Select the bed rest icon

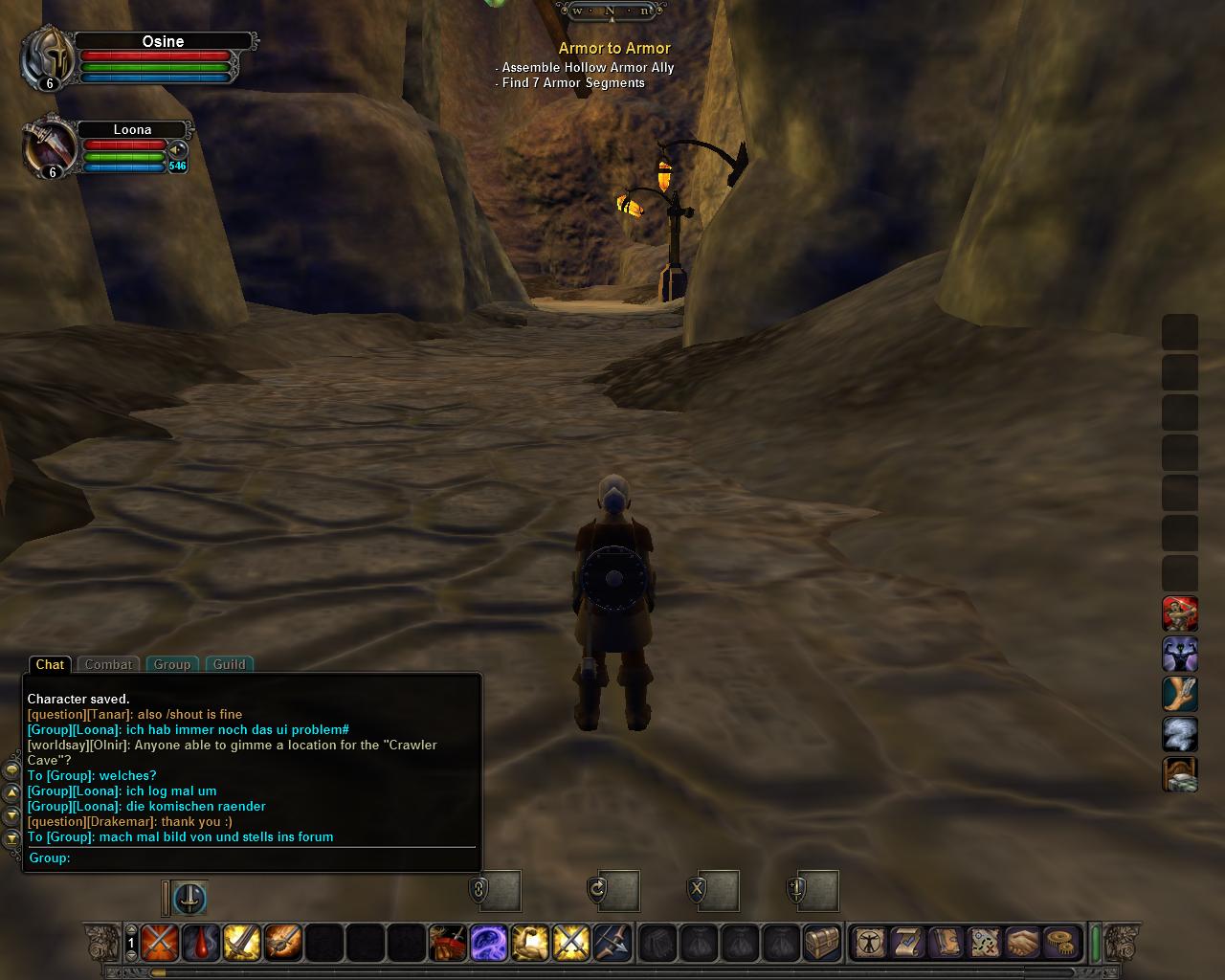tap(1180, 775)
